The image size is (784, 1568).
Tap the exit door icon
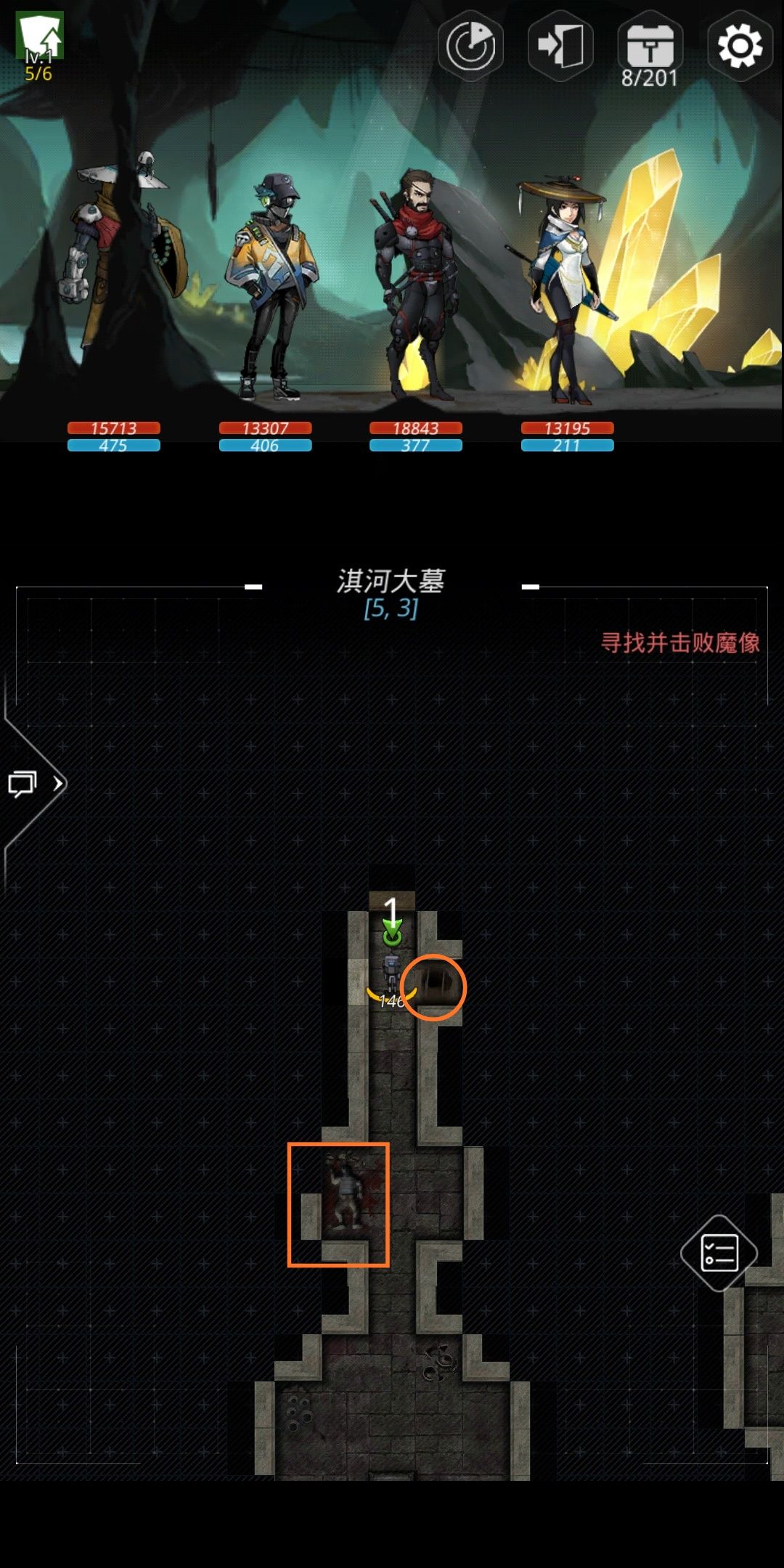(x=560, y=46)
